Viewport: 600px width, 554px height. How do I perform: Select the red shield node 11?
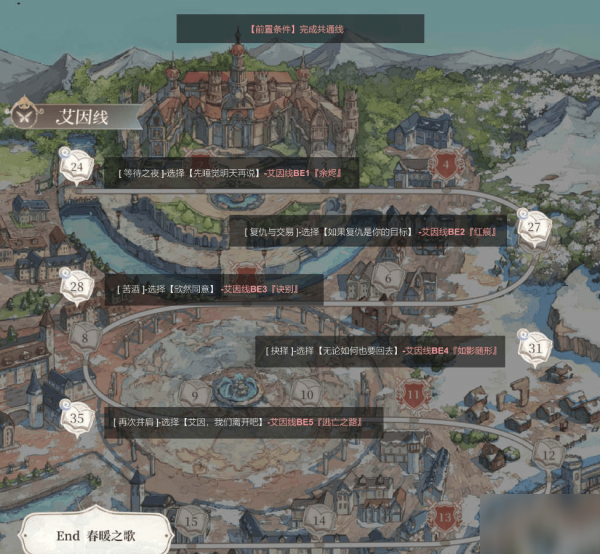(415, 394)
